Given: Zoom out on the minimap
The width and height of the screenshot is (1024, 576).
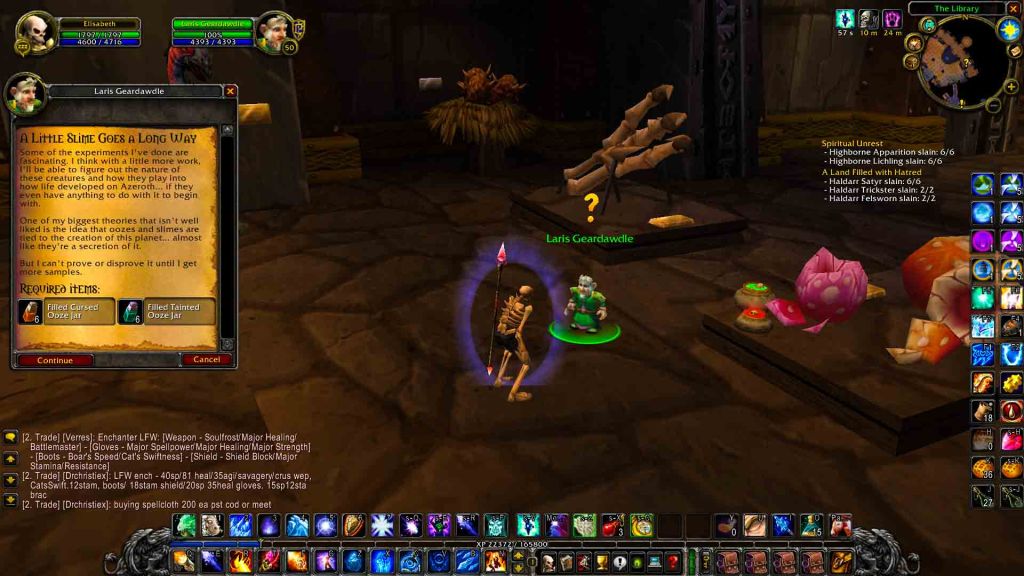Looking at the screenshot, I should point(993,104).
